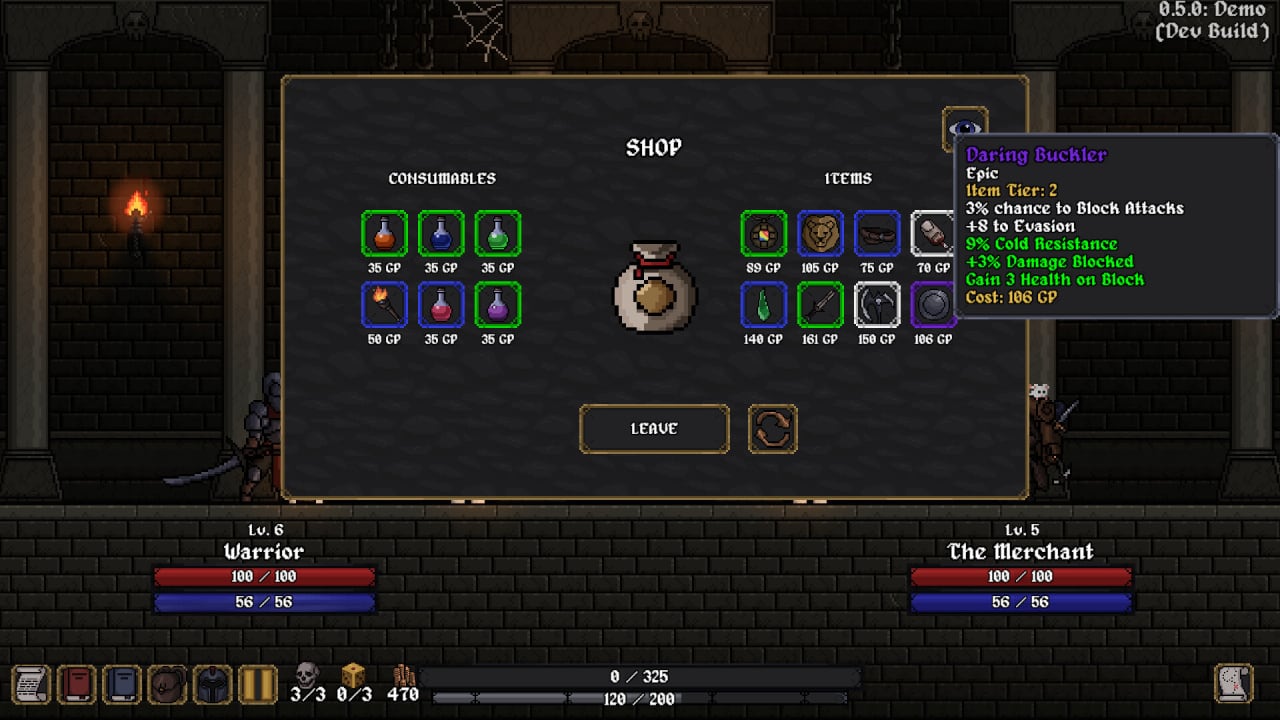Buy the green crystal for 140 GP
The image size is (1280, 720).
point(763,305)
